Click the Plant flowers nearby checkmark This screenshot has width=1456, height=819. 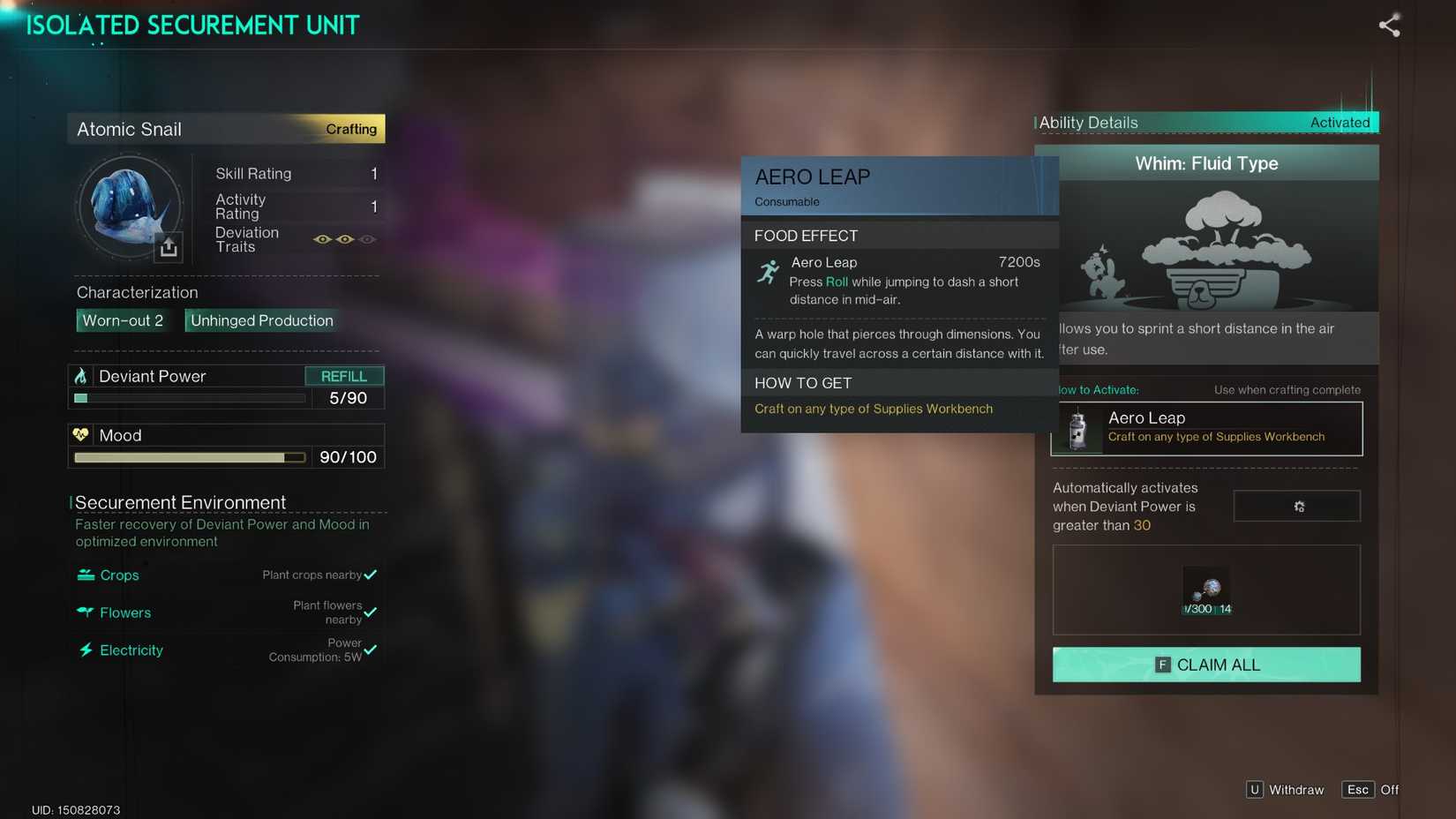pyautogui.click(x=372, y=612)
